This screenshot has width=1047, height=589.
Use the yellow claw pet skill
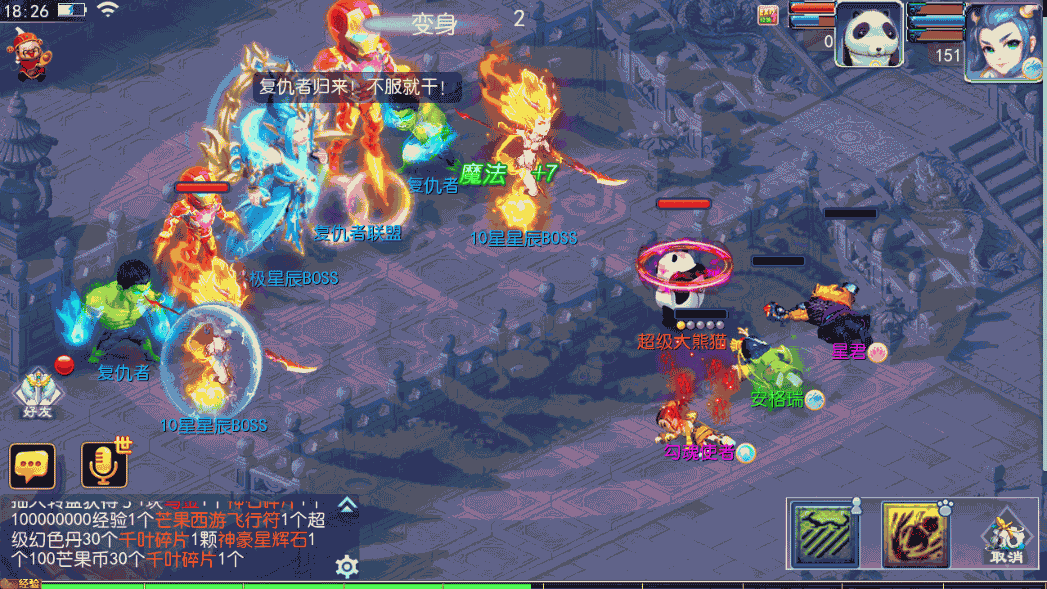[x=915, y=534]
